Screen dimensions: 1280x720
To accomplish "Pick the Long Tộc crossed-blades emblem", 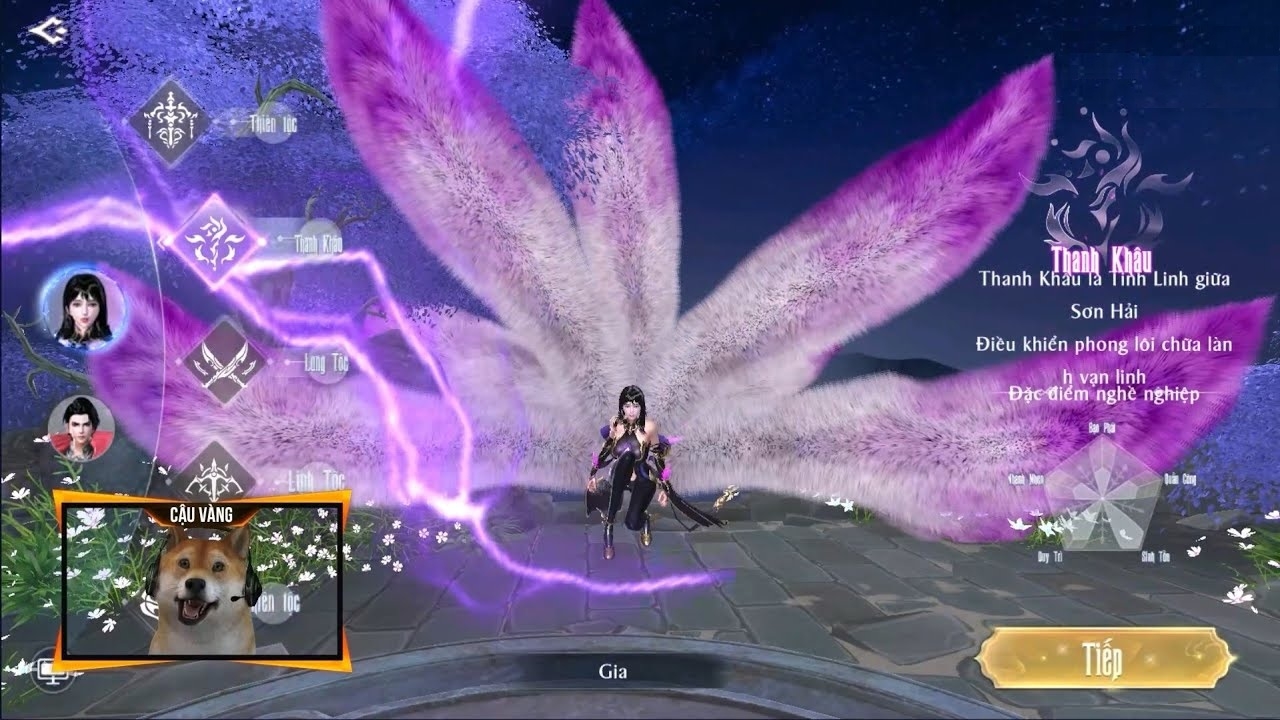I will (x=224, y=361).
